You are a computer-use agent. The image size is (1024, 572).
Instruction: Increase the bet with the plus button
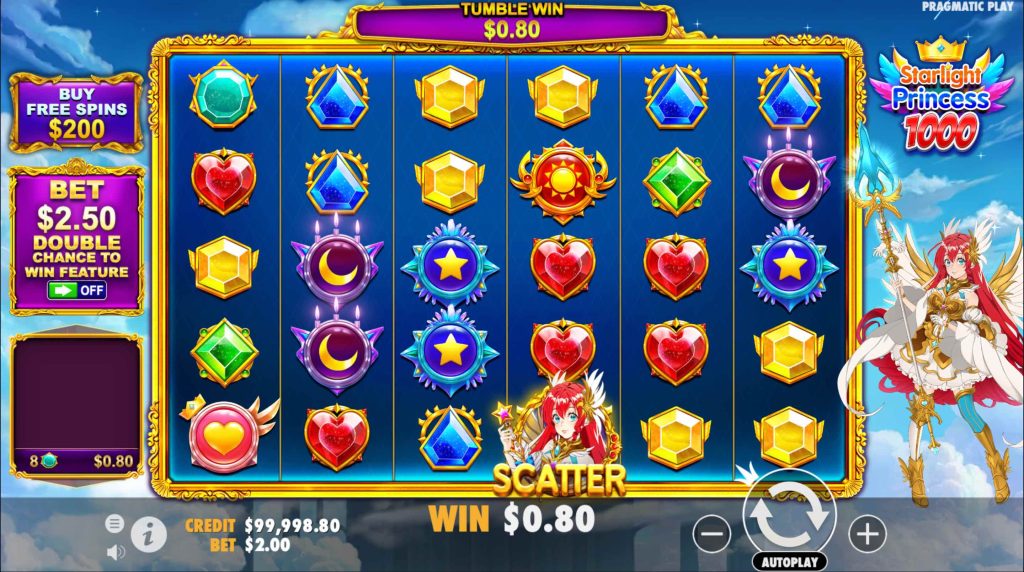tap(868, 532)
